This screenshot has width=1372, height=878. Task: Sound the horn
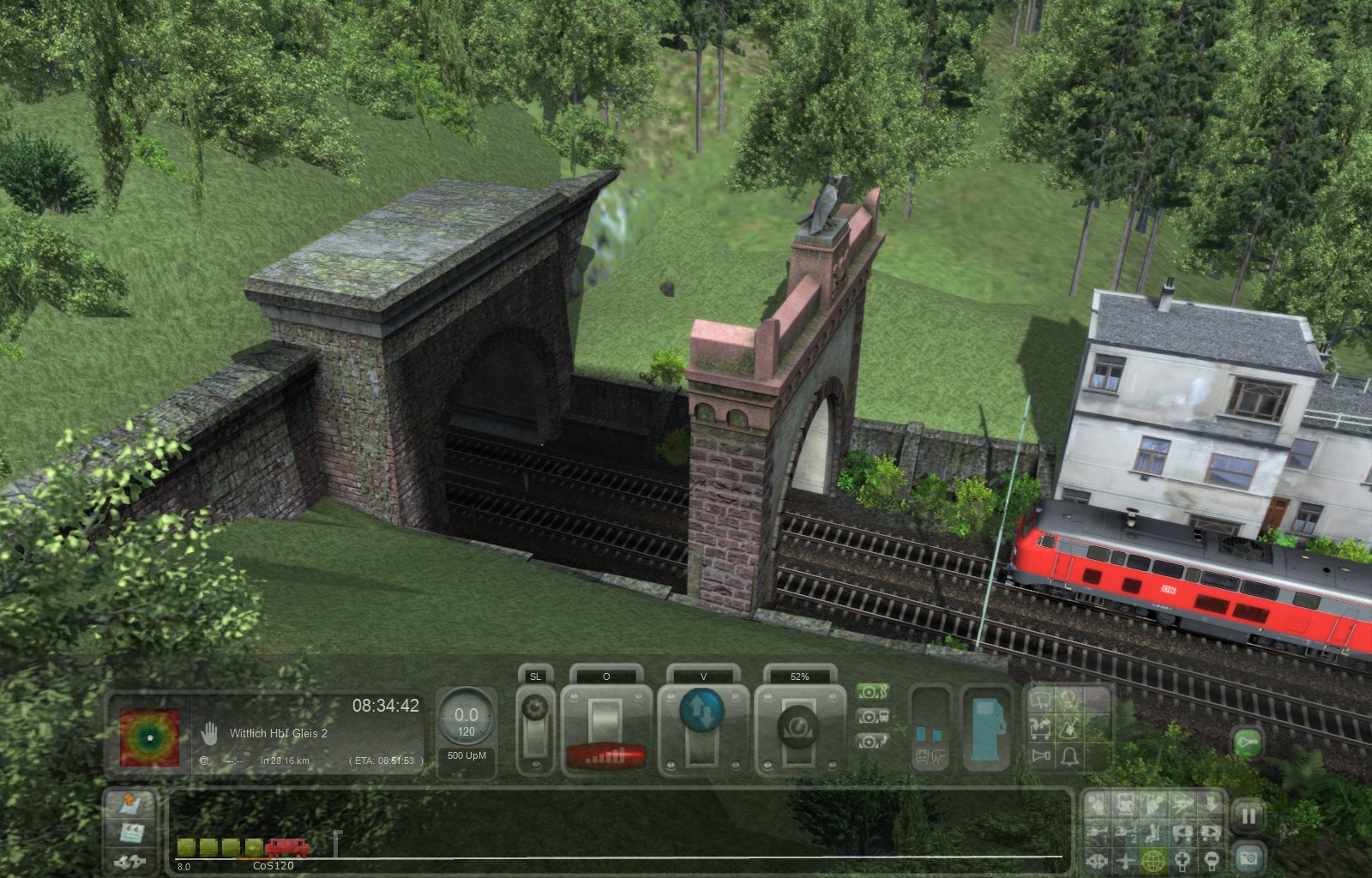[1042, 755]
